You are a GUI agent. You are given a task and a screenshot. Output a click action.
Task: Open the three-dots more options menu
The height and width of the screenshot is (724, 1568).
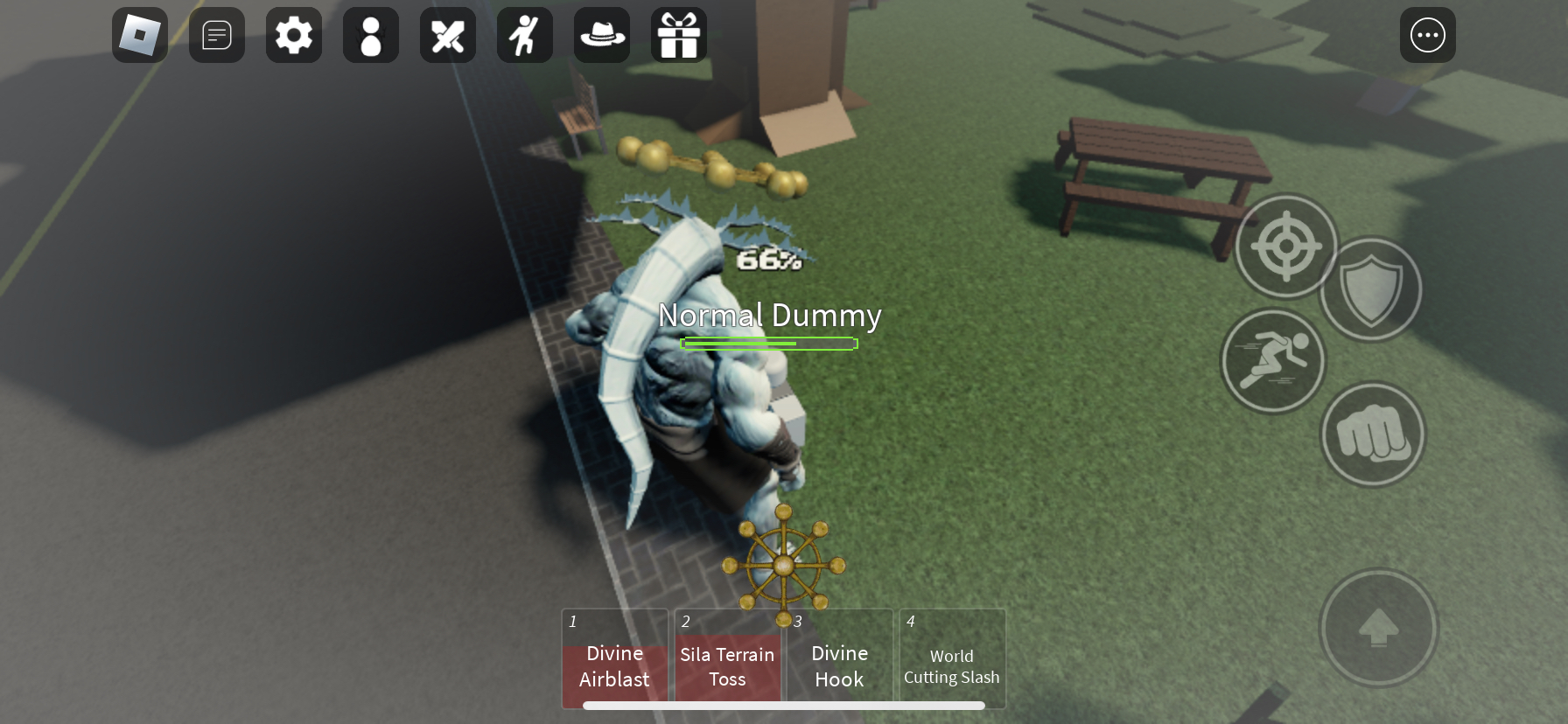[x=1428, y=36]
